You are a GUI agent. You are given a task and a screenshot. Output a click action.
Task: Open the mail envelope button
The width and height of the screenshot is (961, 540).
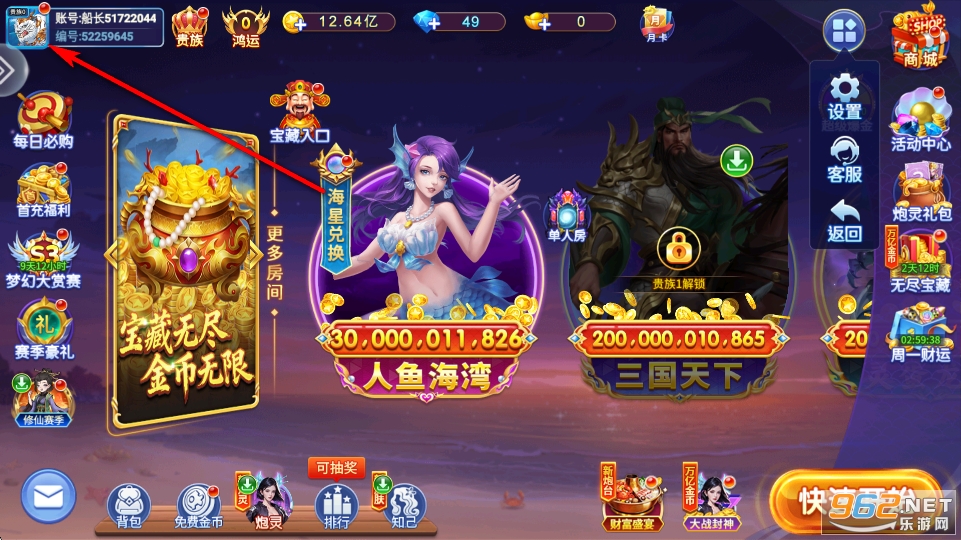click(48, 495)
